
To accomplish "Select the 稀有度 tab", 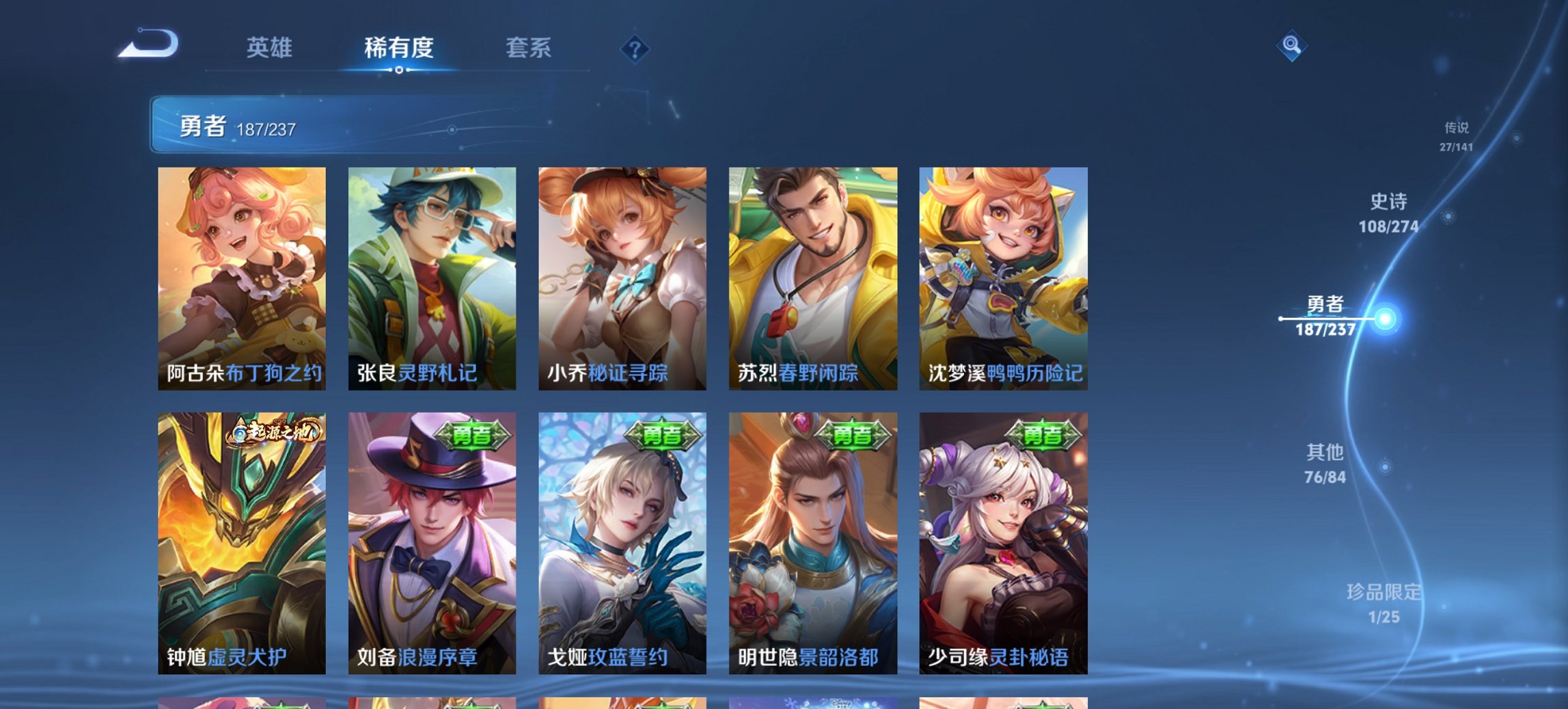I will tap(398, 48).
